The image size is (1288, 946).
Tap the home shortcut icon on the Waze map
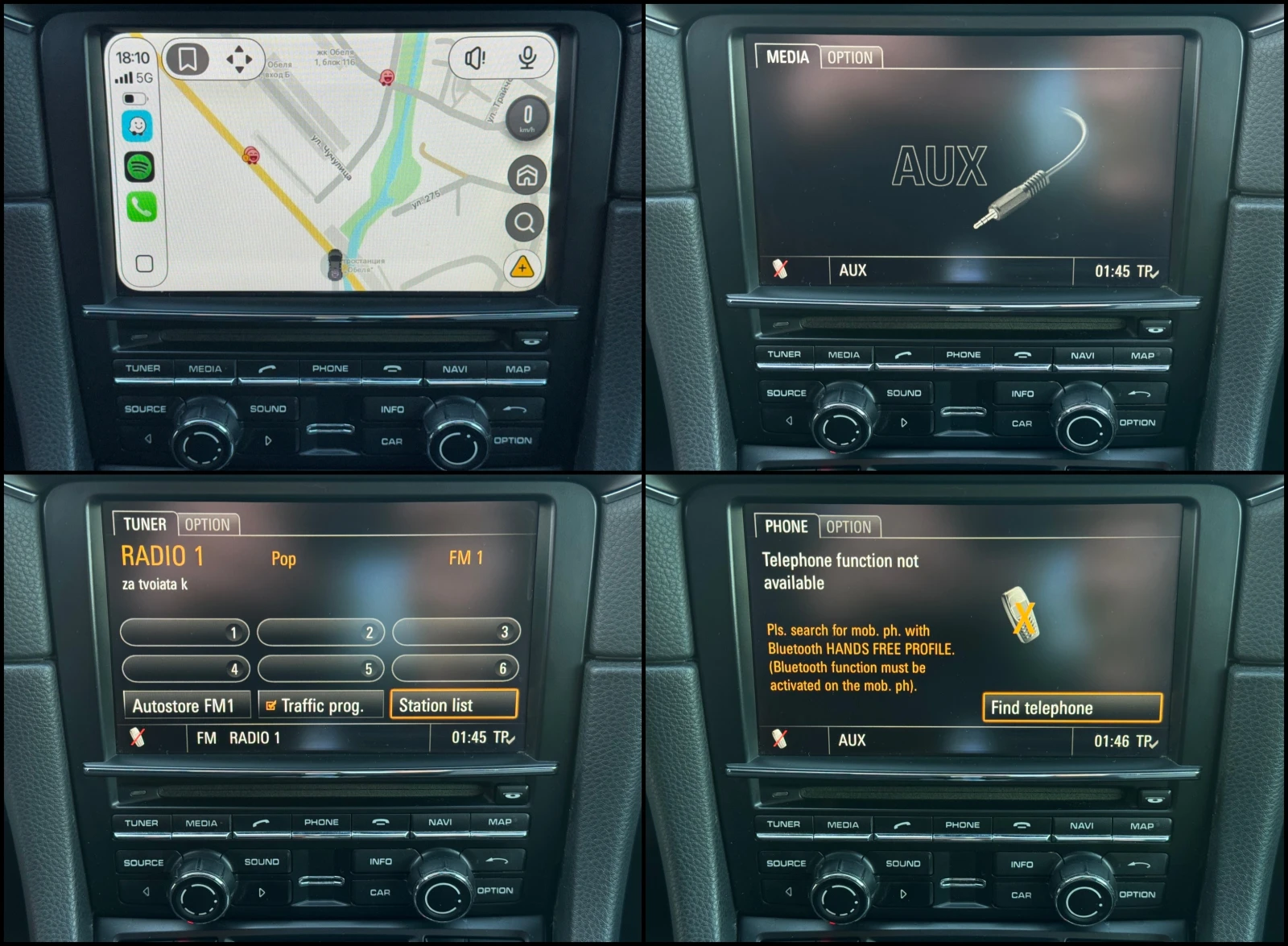point(525,176)
